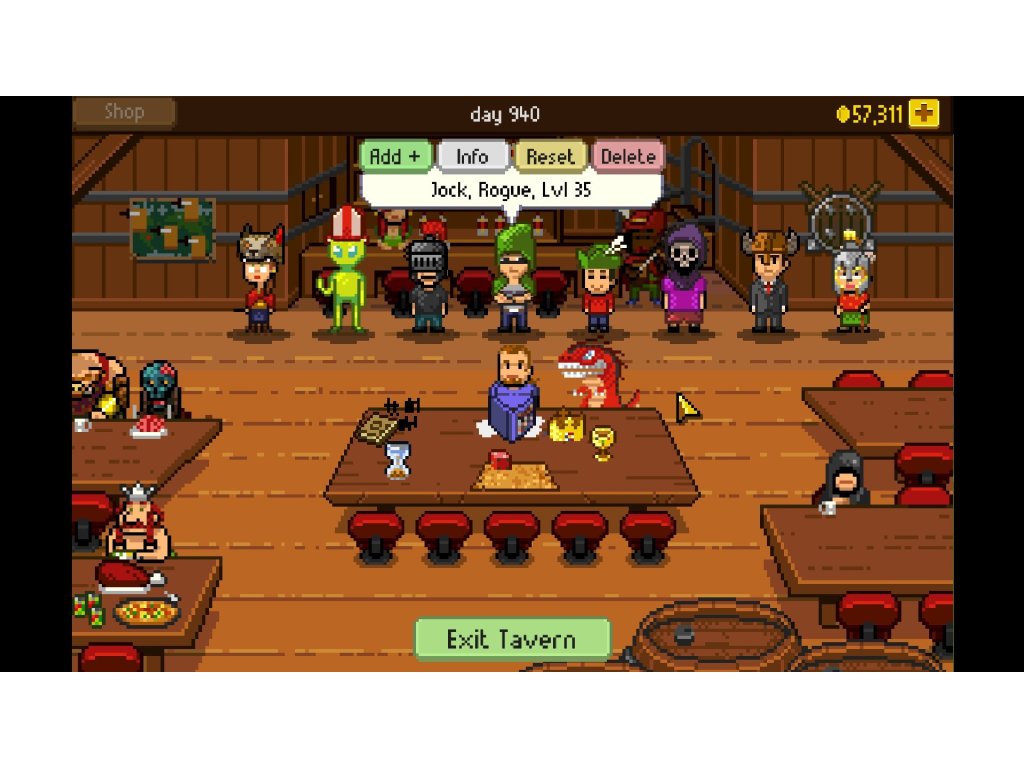
Task: Show Info for Jock the Rogue
Action: tap(472, 157)
